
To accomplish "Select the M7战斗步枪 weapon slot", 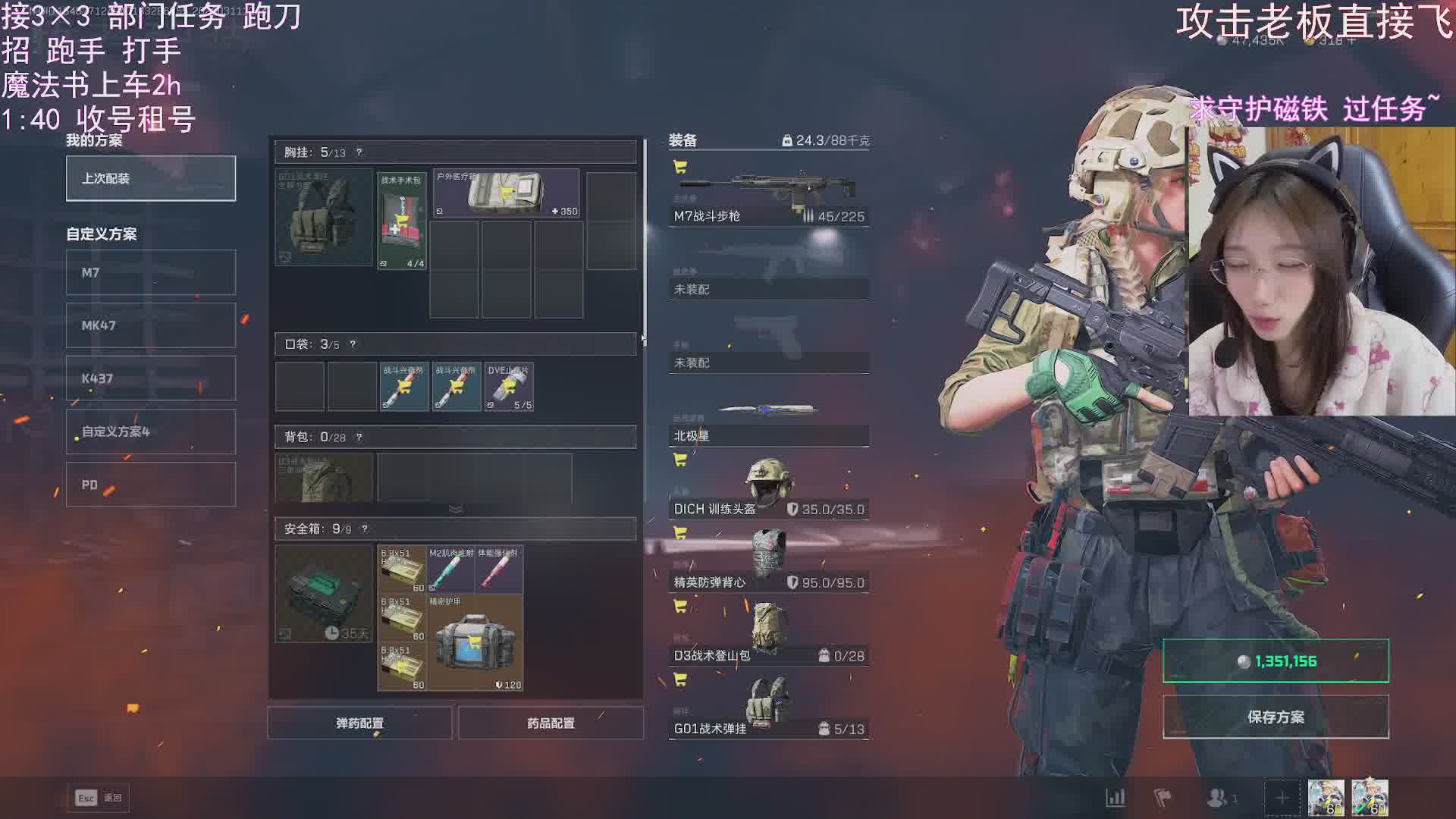I will 768,195.
